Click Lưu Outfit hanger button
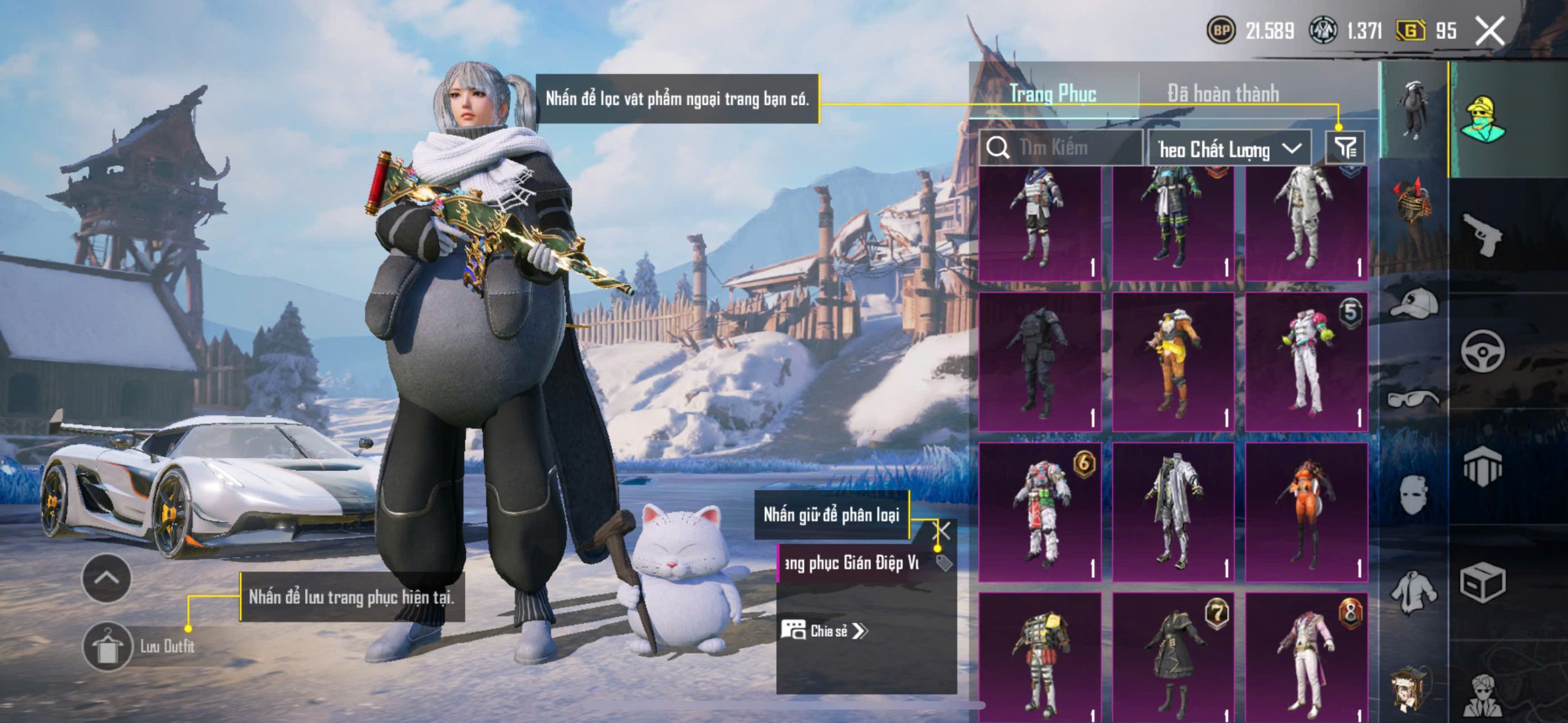The width and height of the screenshot is (1568, 723). [108, 646]
